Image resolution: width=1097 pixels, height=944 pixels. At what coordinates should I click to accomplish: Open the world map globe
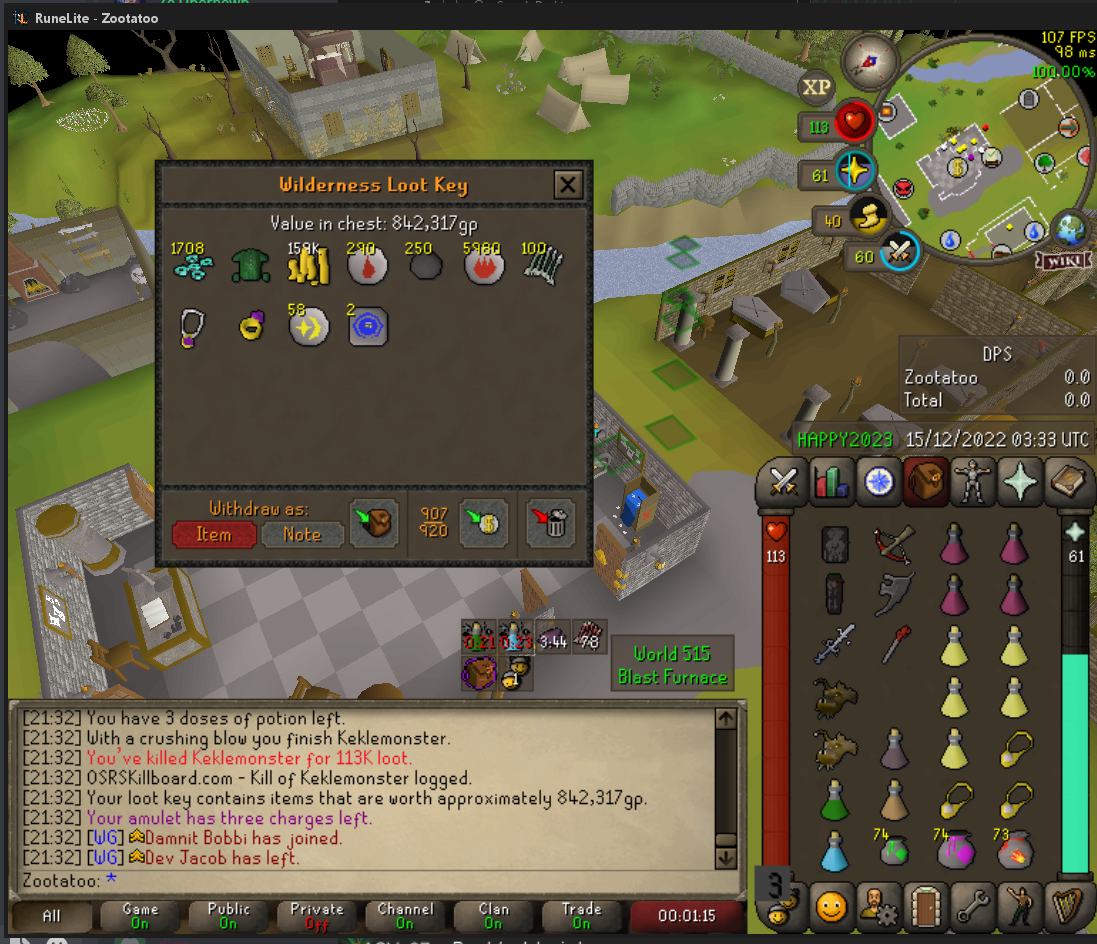[1068, 229]
